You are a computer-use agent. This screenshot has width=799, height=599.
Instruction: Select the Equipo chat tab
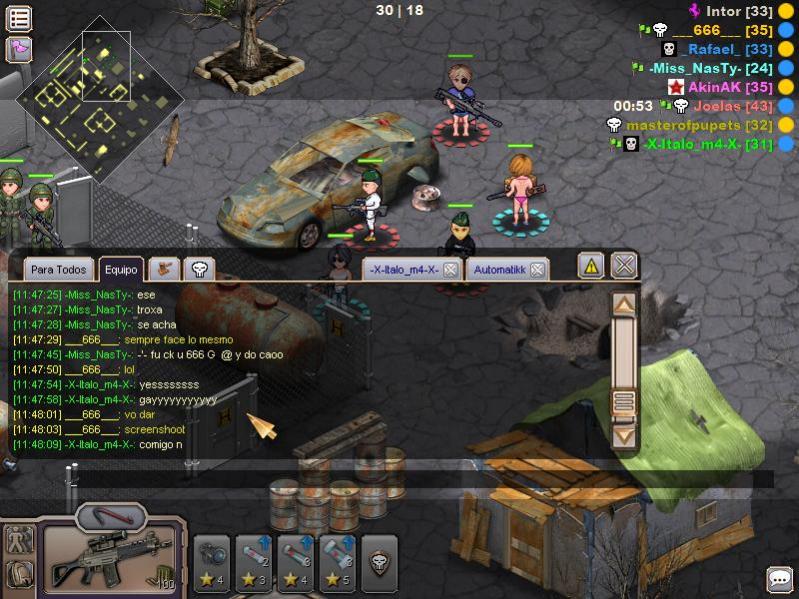(x=121, y=270)
